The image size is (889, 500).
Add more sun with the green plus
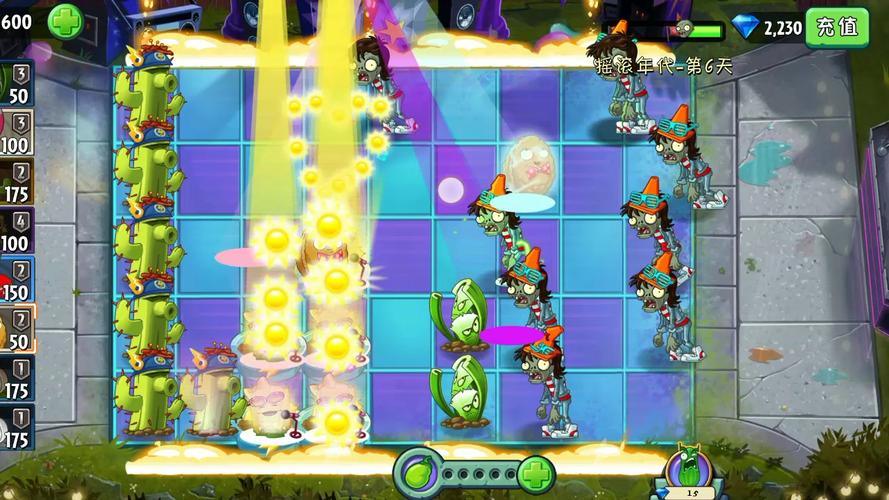pos(66,21)
